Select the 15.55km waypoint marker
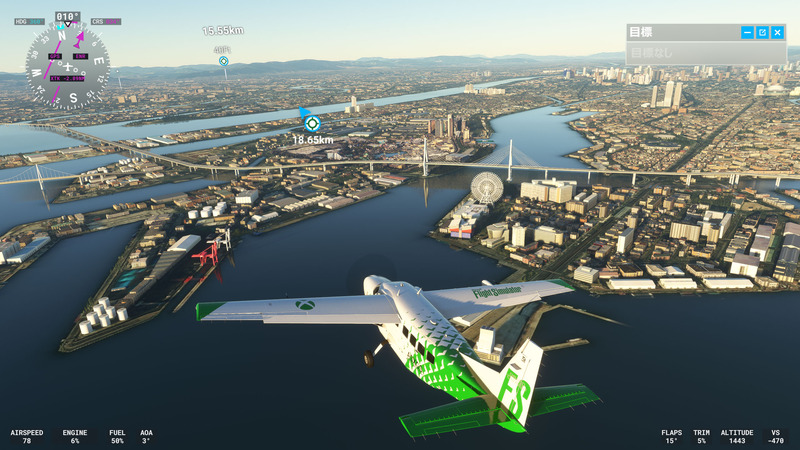800x450 pixels. (224, 61)
